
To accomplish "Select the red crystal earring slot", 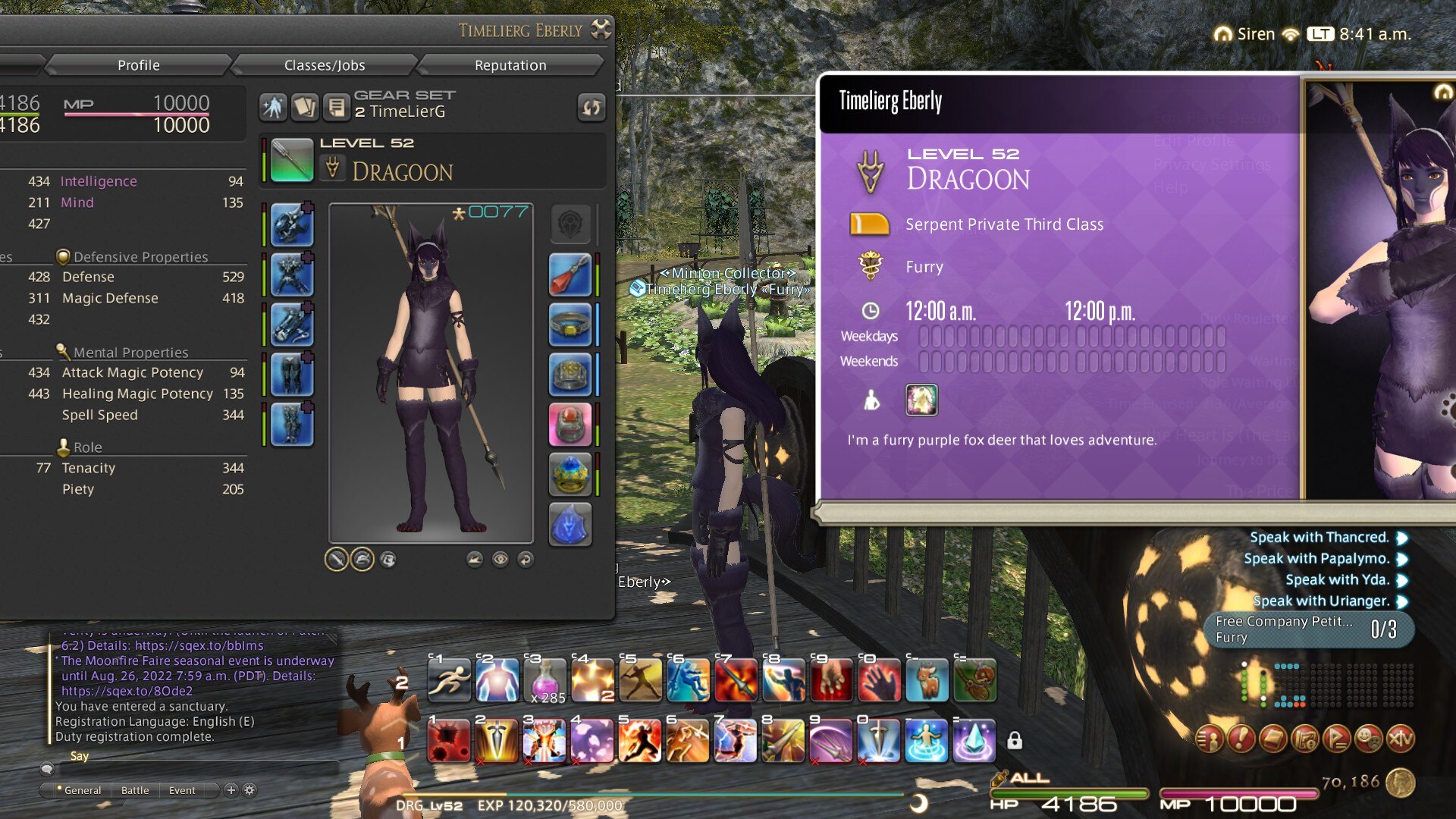I will click(x=570, y=275).
